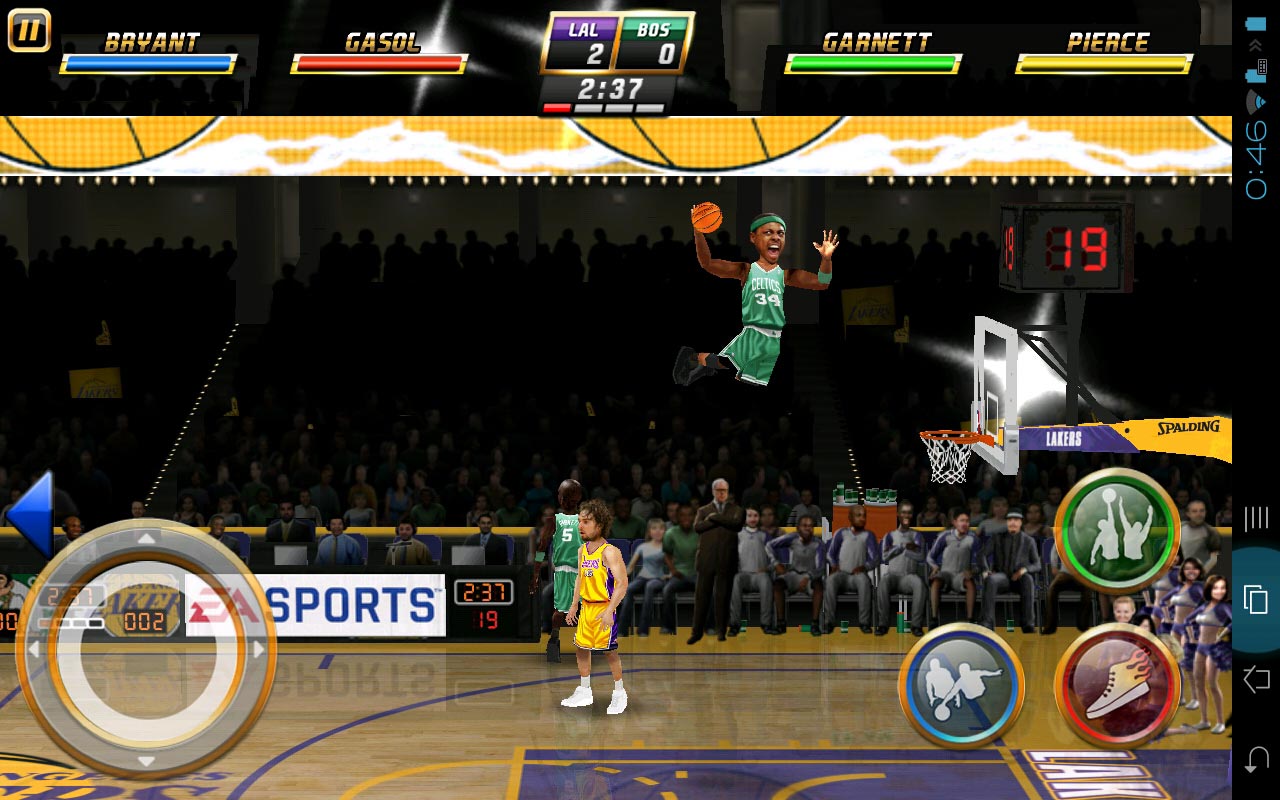
Task: Tap the center of the virtual joystick
Action: [146, 650]
